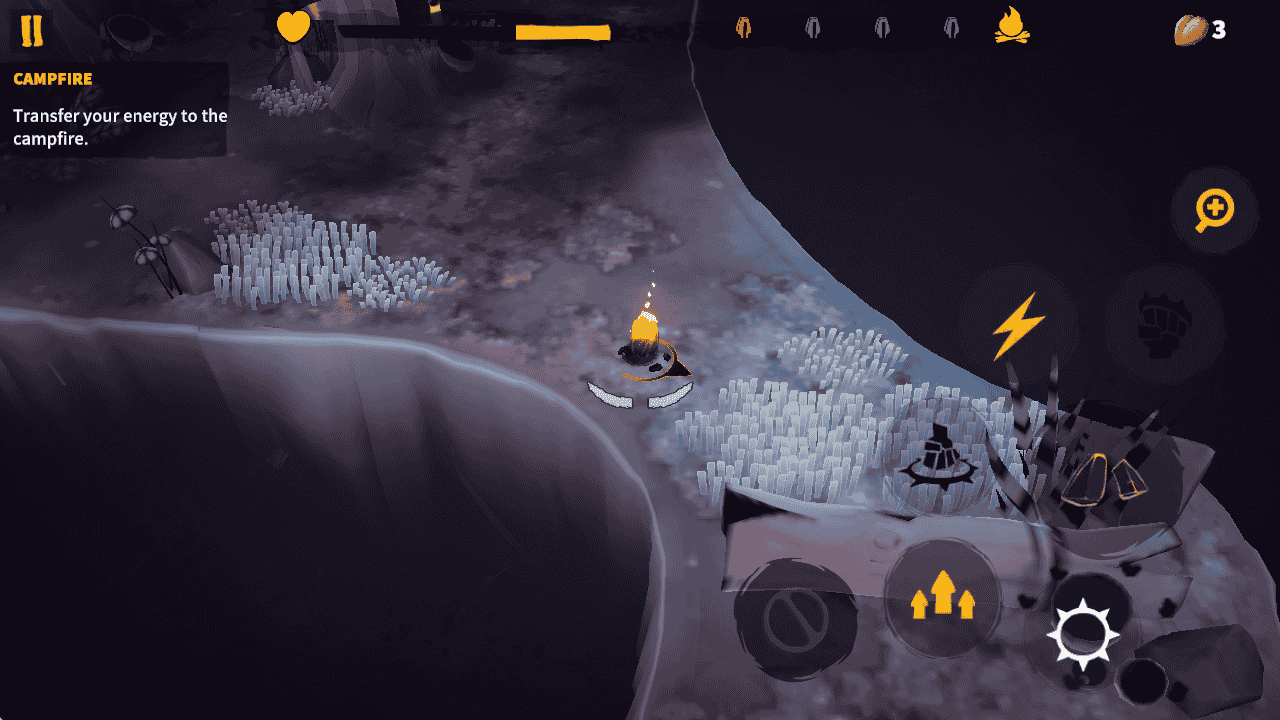Click the CAMPFIRE tooltip label
This screenshot has width=1280, height=720.
coord(52,79)
